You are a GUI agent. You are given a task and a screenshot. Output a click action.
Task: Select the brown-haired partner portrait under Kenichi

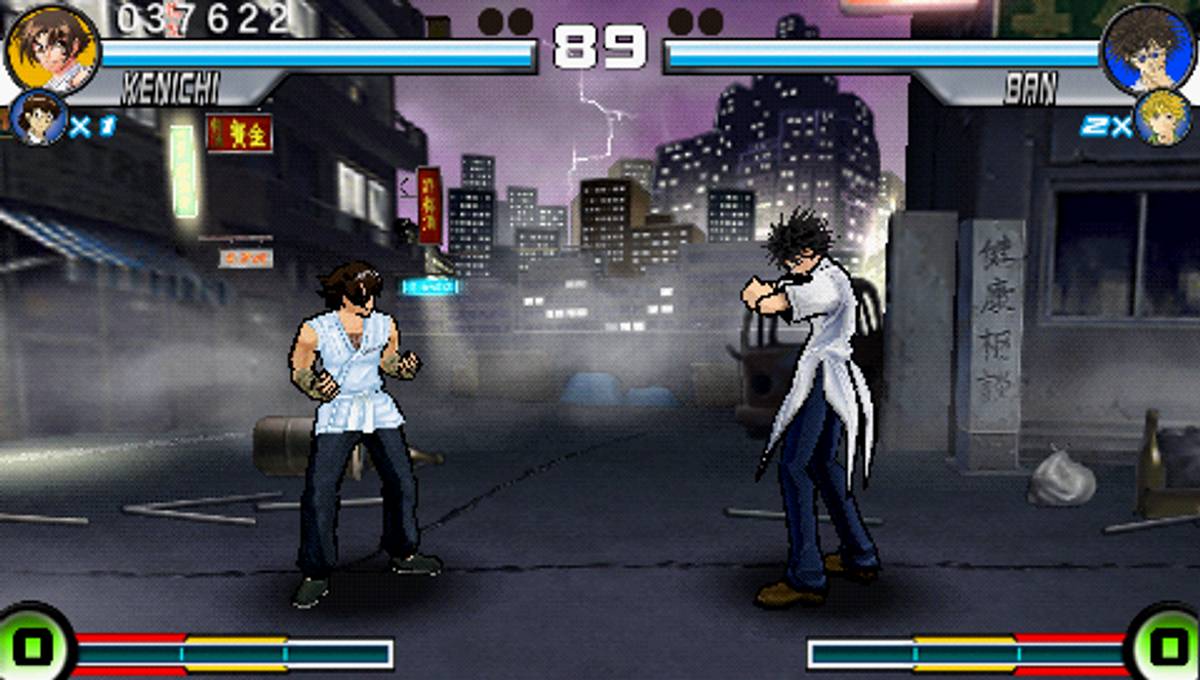click(38, 119)
